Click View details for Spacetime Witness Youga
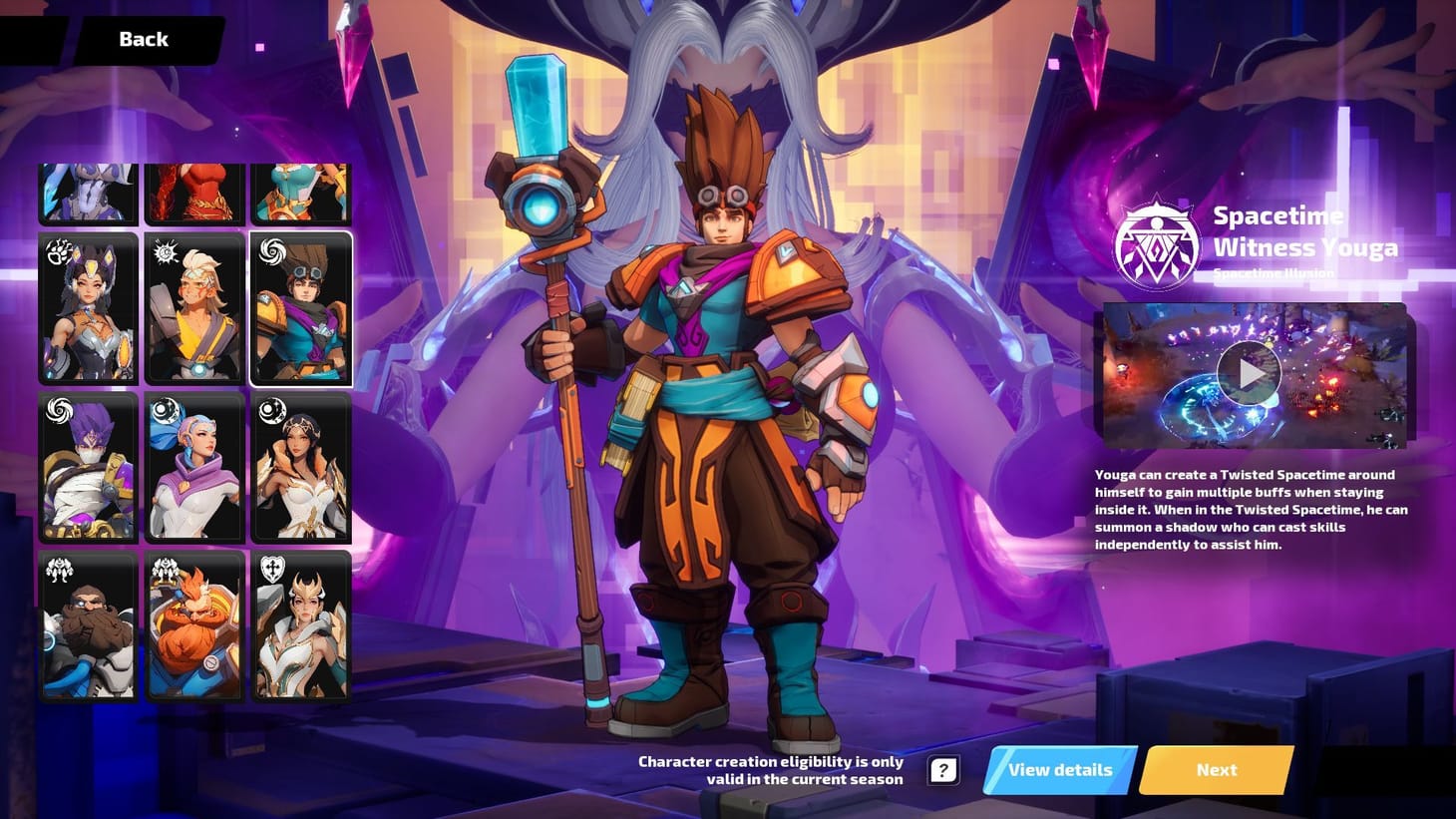 tap(1059, 769)
